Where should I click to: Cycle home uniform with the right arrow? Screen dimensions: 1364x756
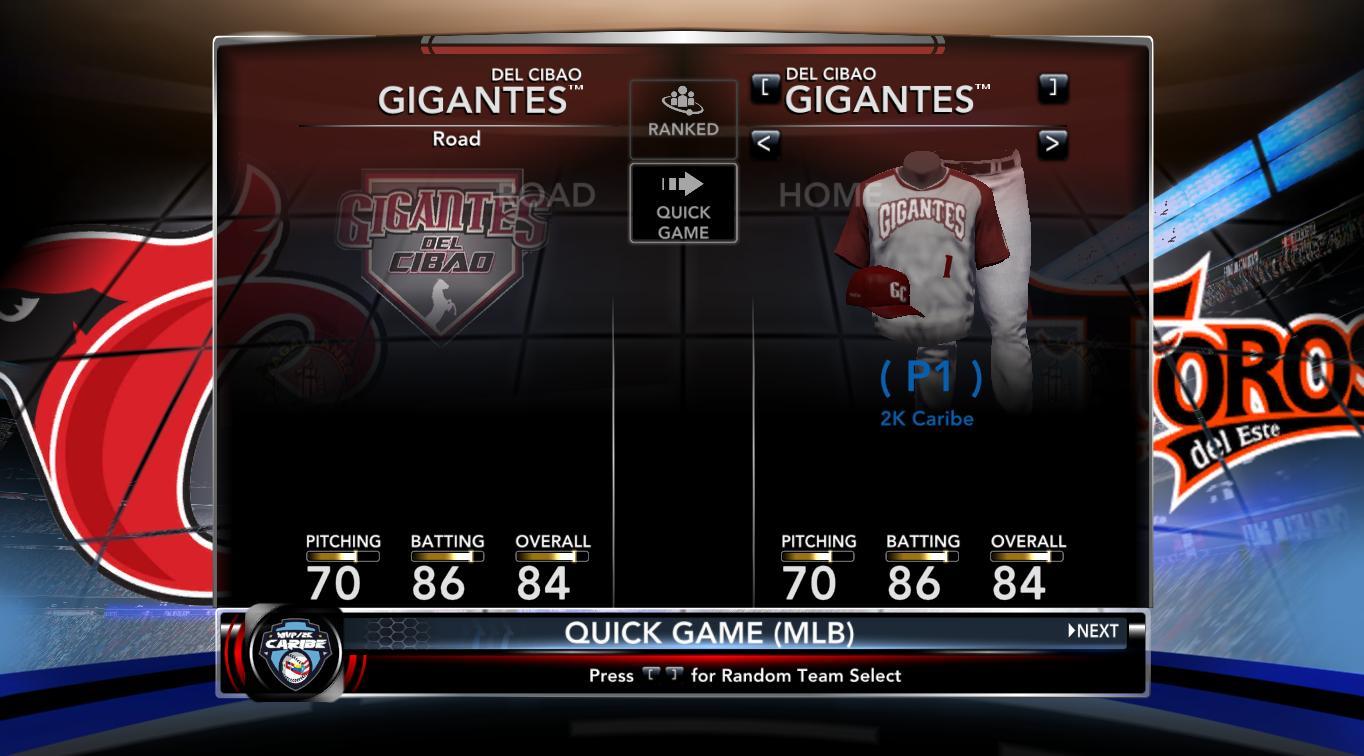click(1052, 143)
